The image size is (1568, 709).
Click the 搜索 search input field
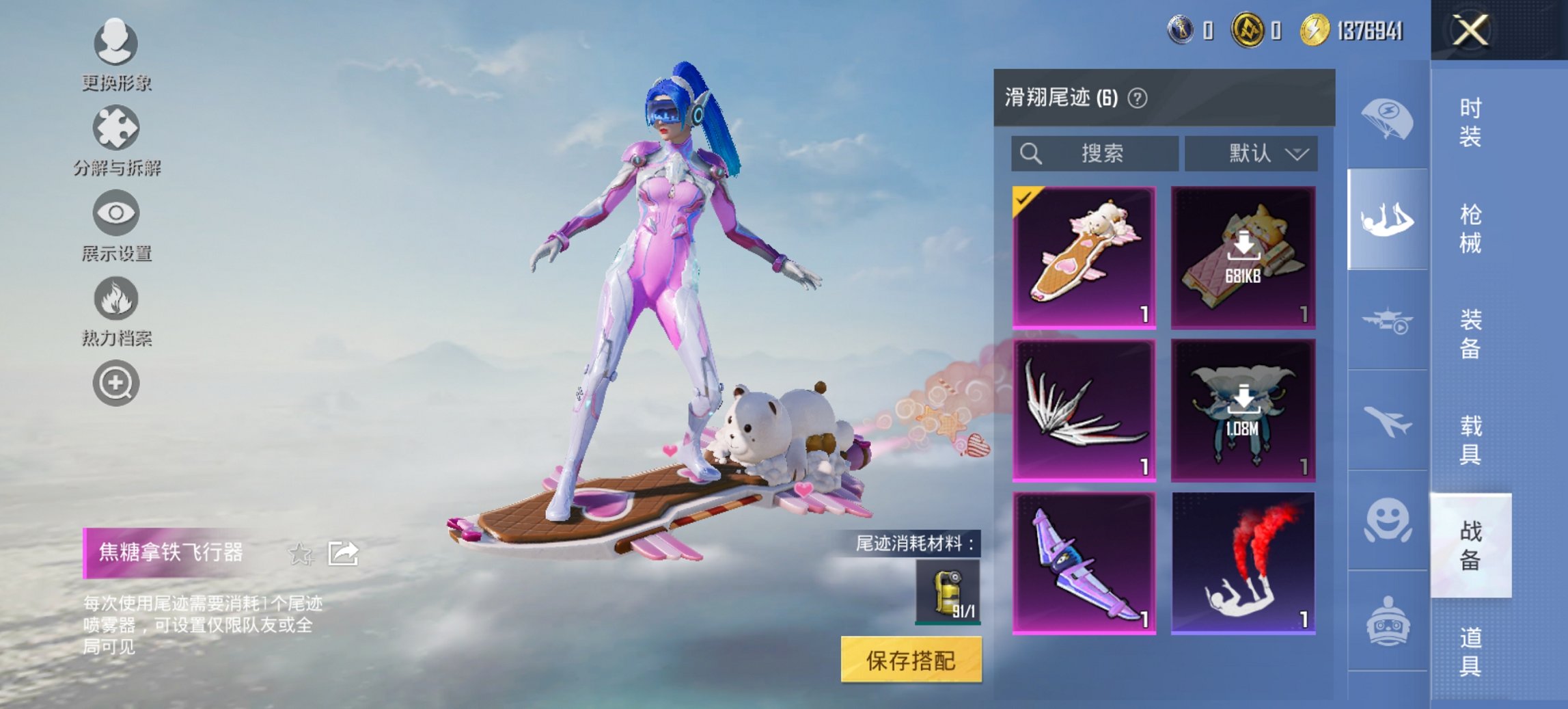(1093, 153)
